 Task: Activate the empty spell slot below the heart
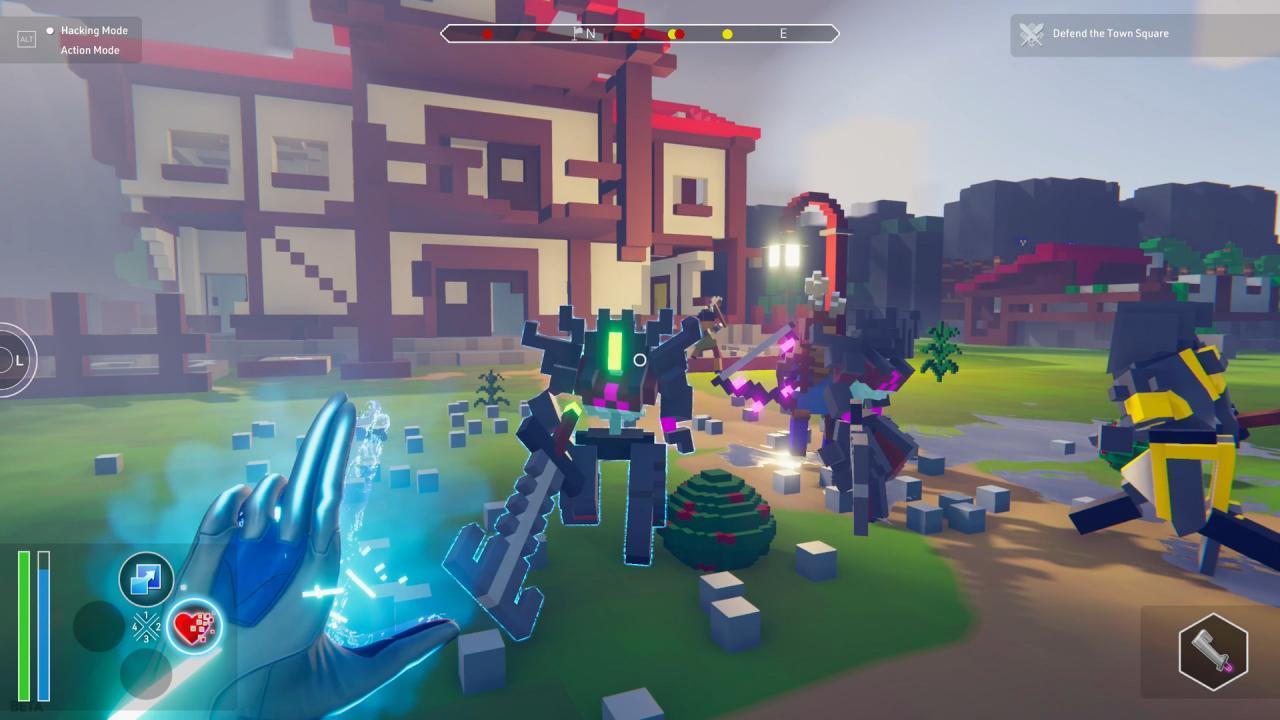[x=145, y=672]
